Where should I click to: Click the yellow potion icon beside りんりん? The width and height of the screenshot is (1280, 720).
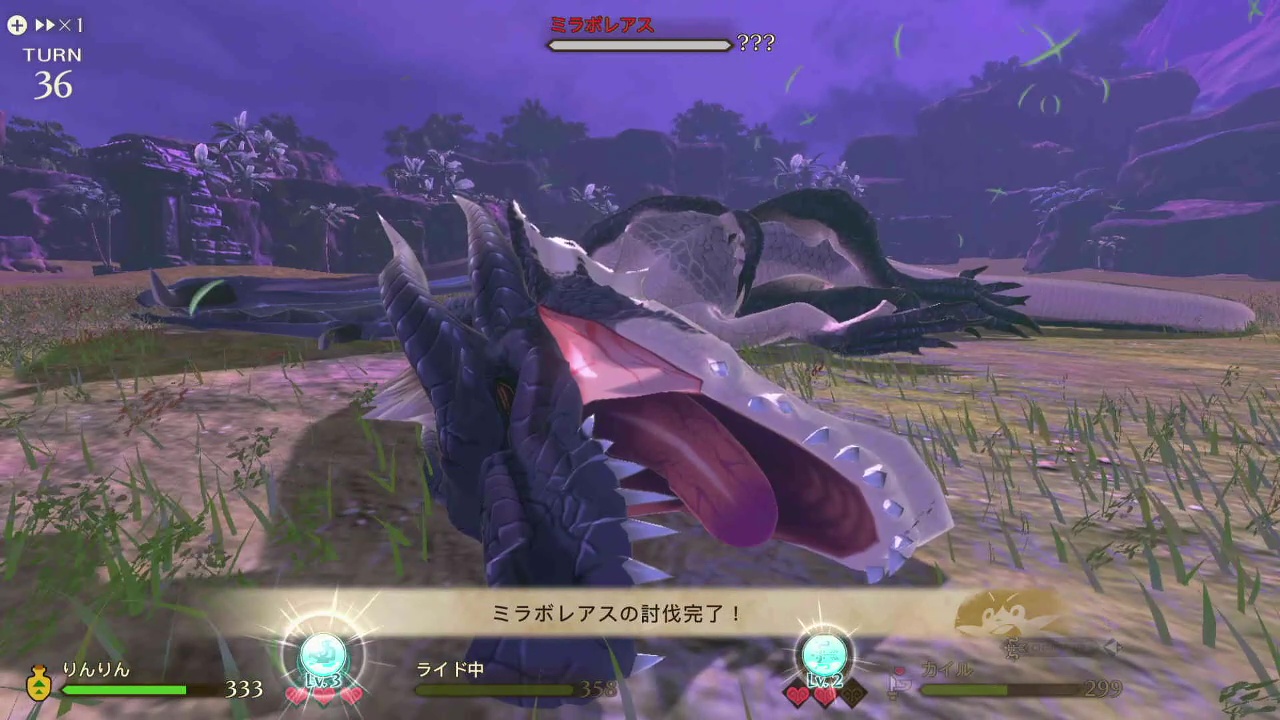click(39, 685)
